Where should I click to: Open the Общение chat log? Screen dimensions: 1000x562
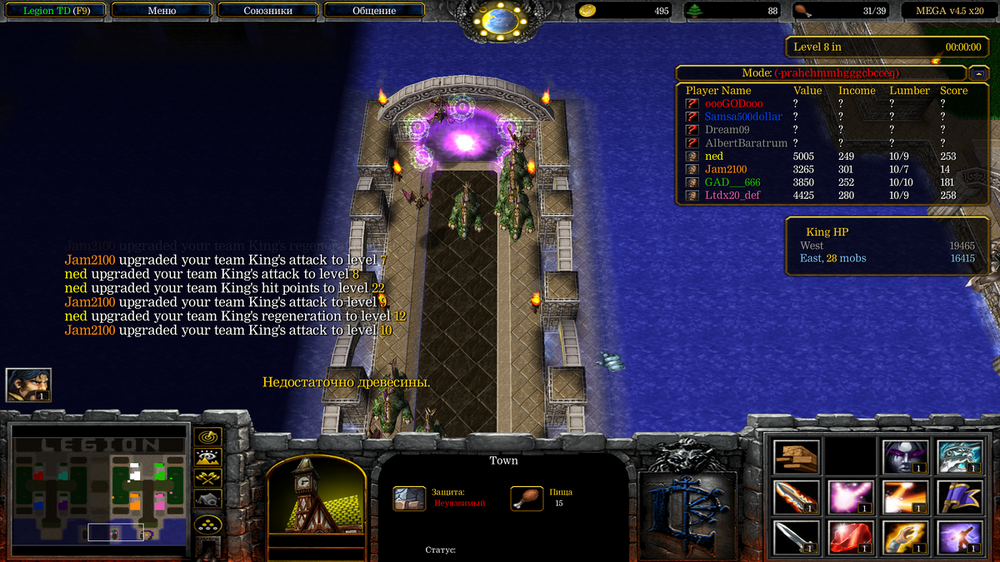pos(374,11)
